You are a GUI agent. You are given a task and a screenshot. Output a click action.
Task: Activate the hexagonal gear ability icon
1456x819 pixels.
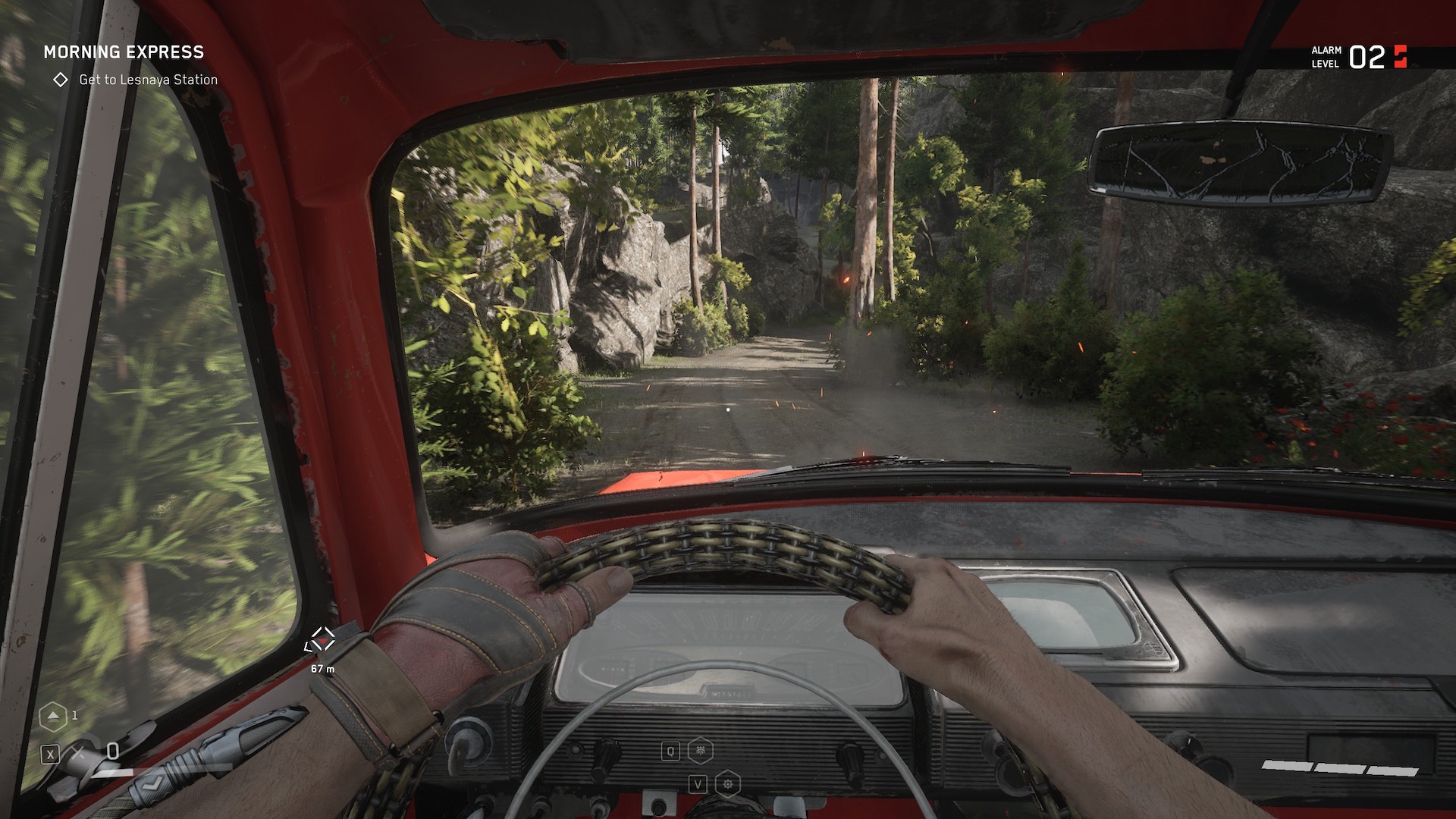(727, 783)
